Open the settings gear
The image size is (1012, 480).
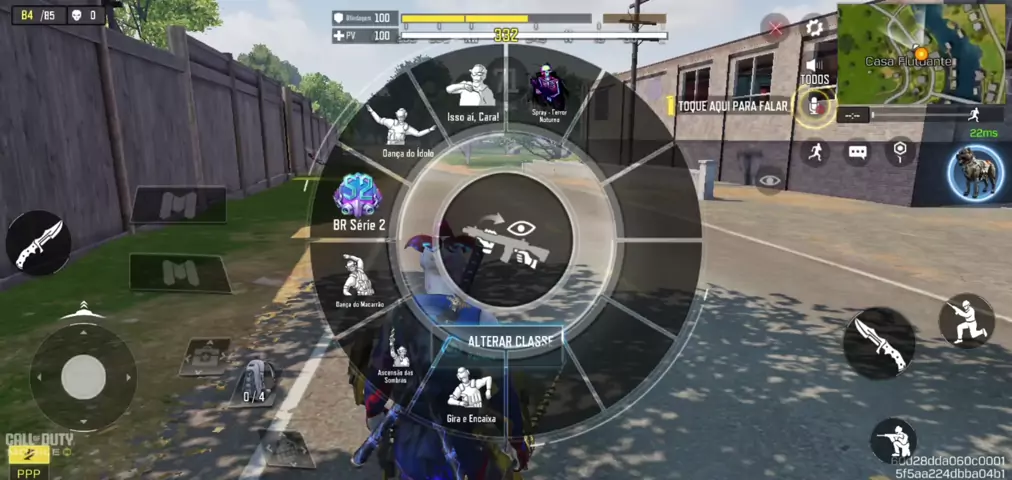814,27
